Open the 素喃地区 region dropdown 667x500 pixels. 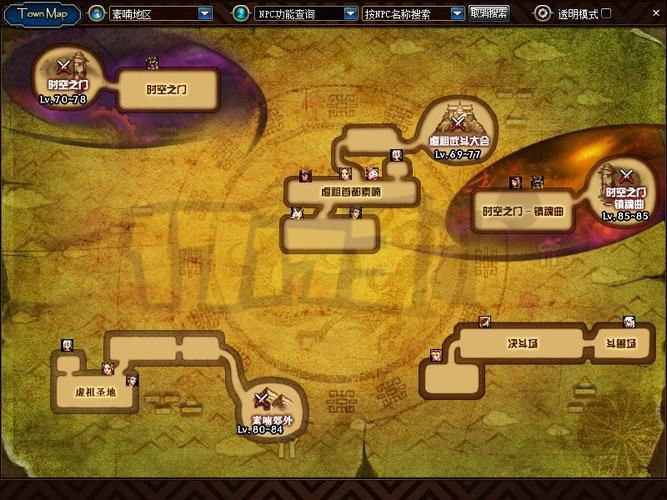[205, 14]
